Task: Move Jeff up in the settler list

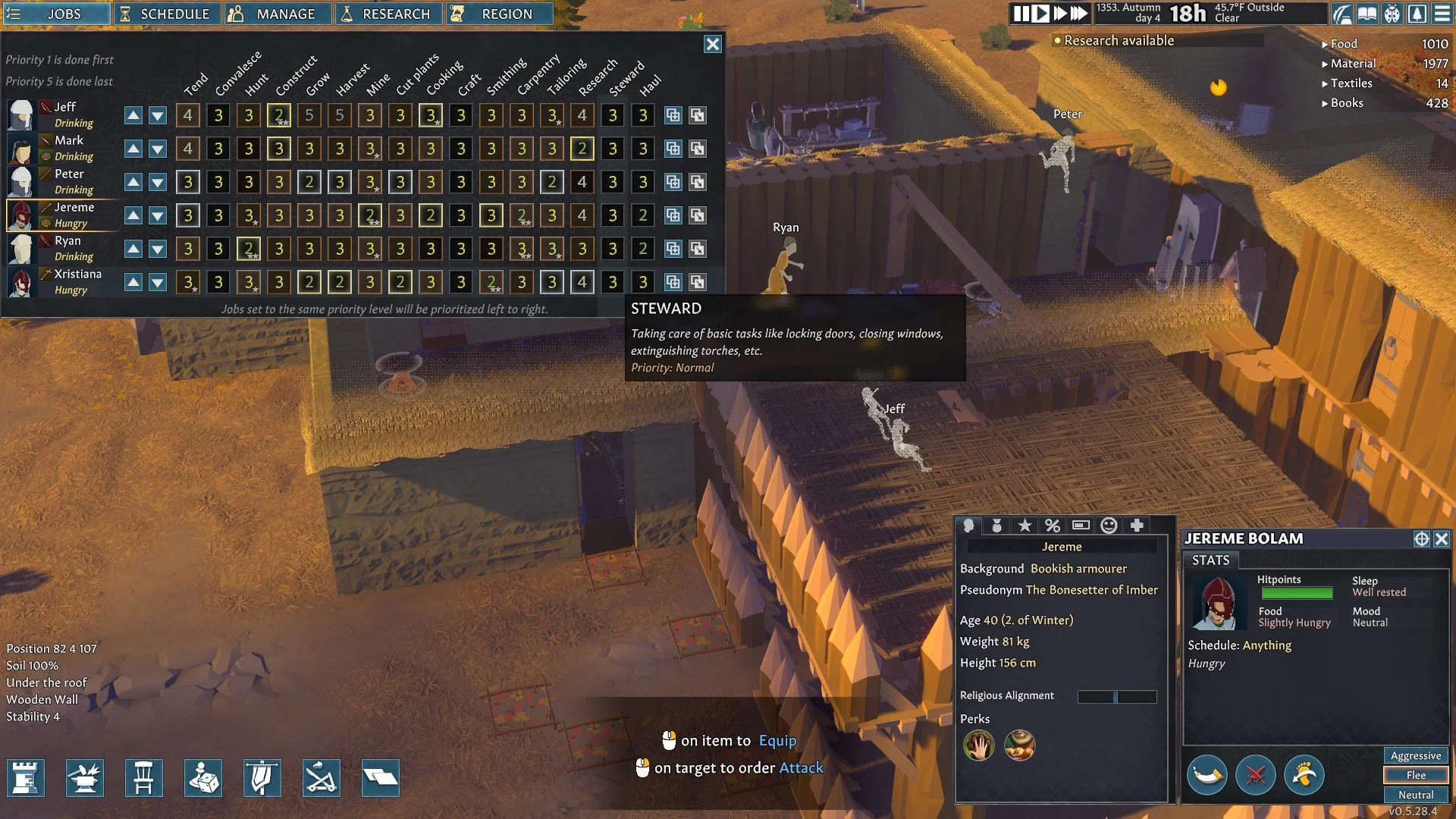Action: pos(133,115)
